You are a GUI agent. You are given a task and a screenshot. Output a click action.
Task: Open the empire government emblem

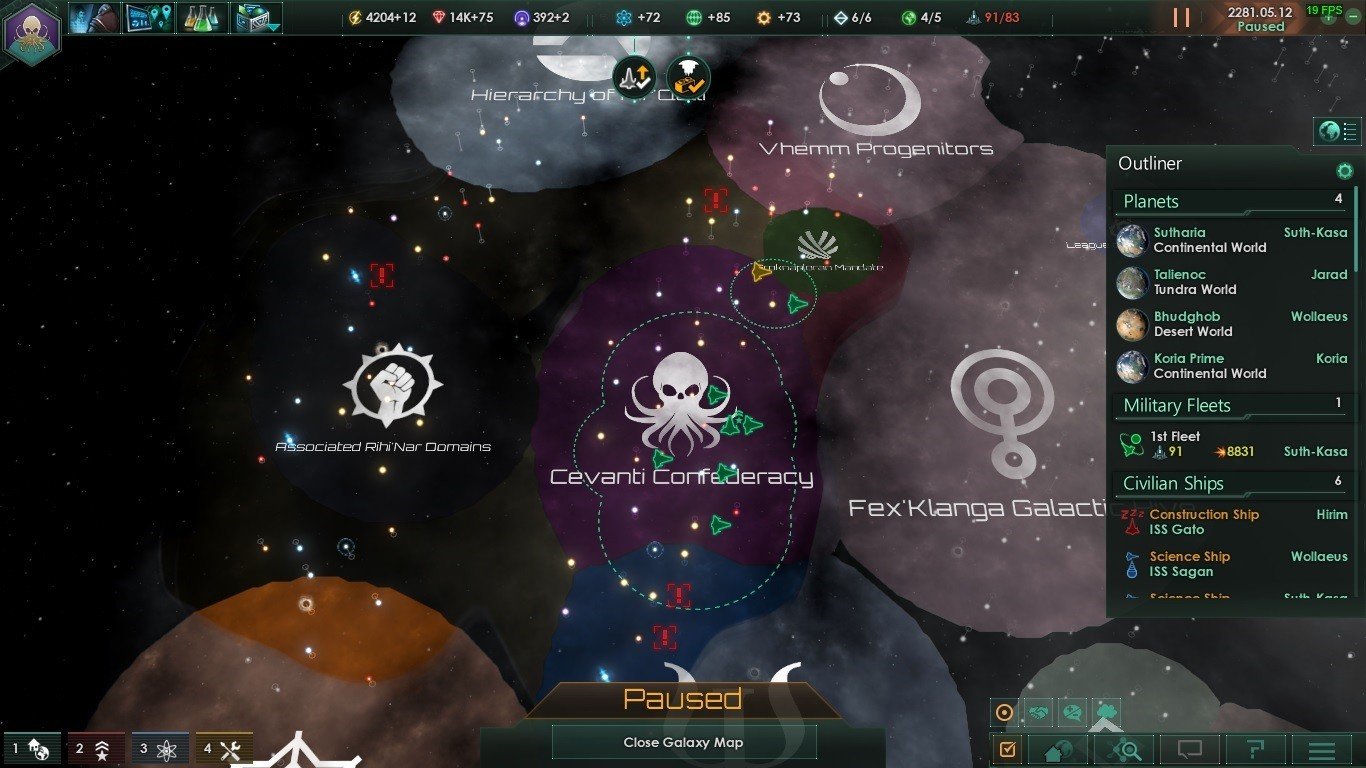pos(32,32)
